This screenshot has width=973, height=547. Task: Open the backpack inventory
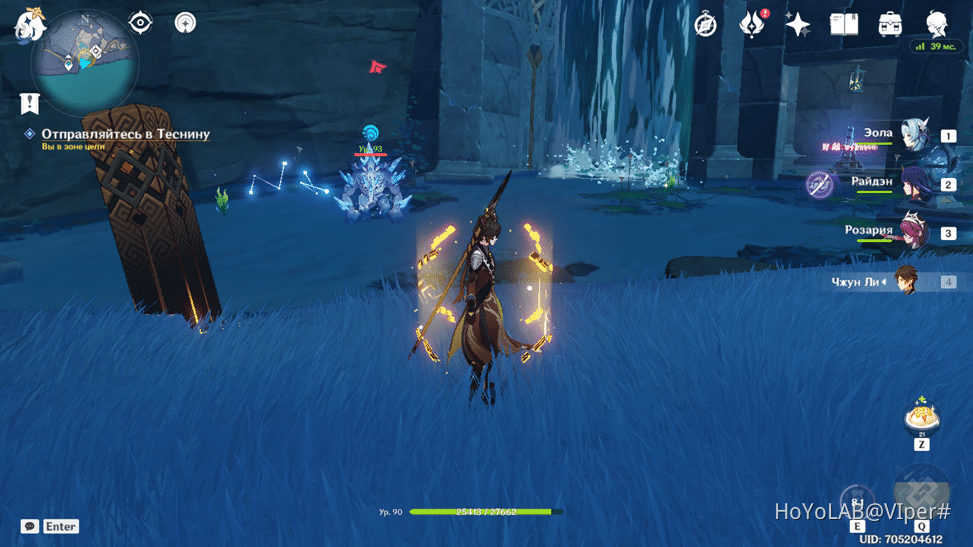click(x=889, y=25)
